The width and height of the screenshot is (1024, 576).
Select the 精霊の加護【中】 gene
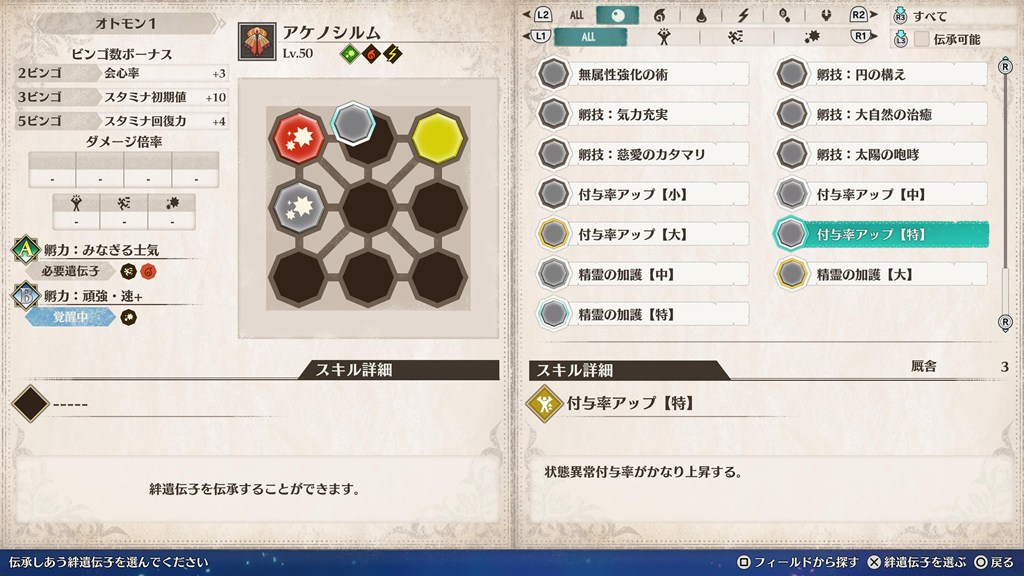pyautogui.click(x=643, y=274)
